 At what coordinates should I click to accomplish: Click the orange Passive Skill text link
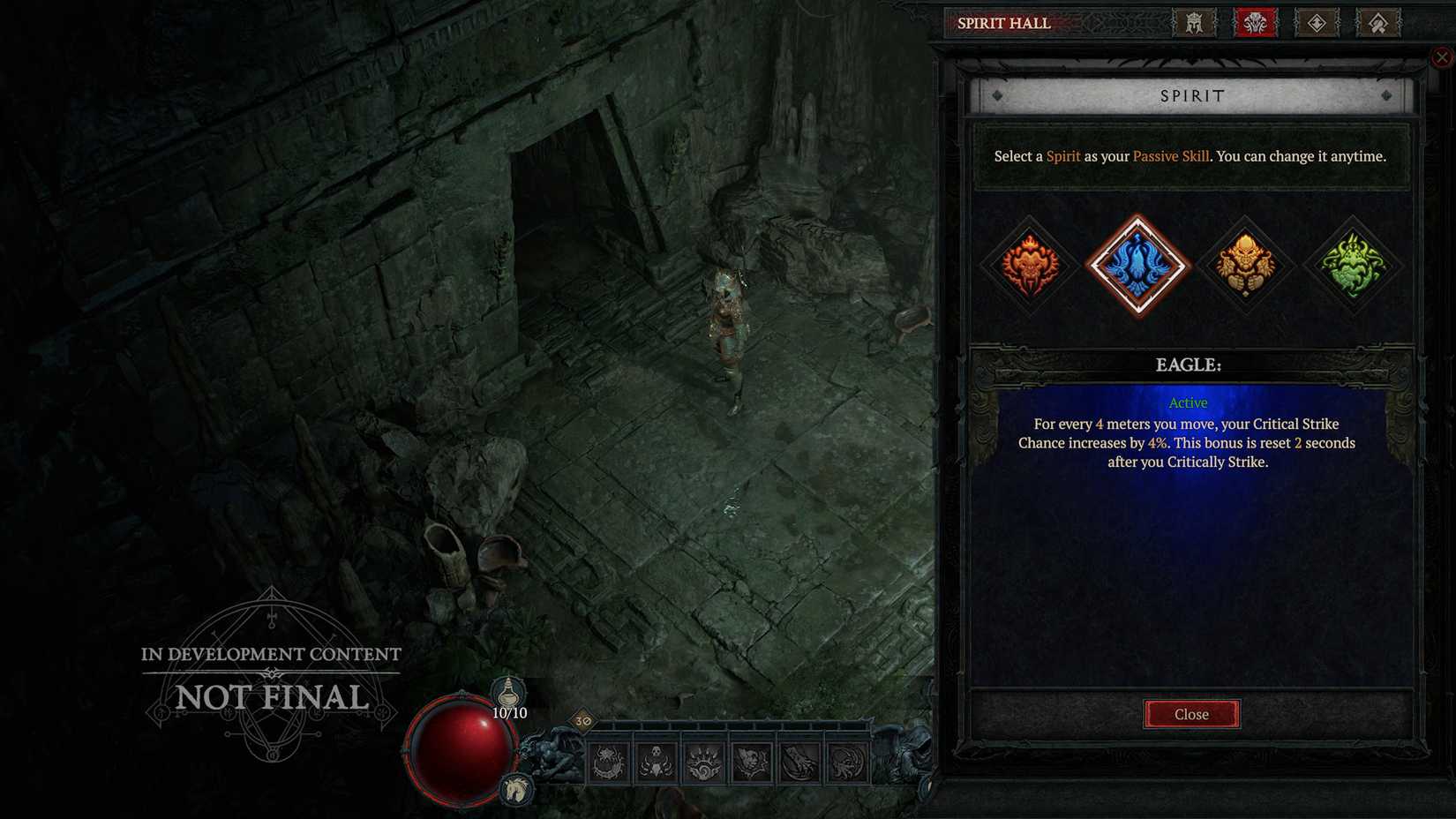(1170, 156)
